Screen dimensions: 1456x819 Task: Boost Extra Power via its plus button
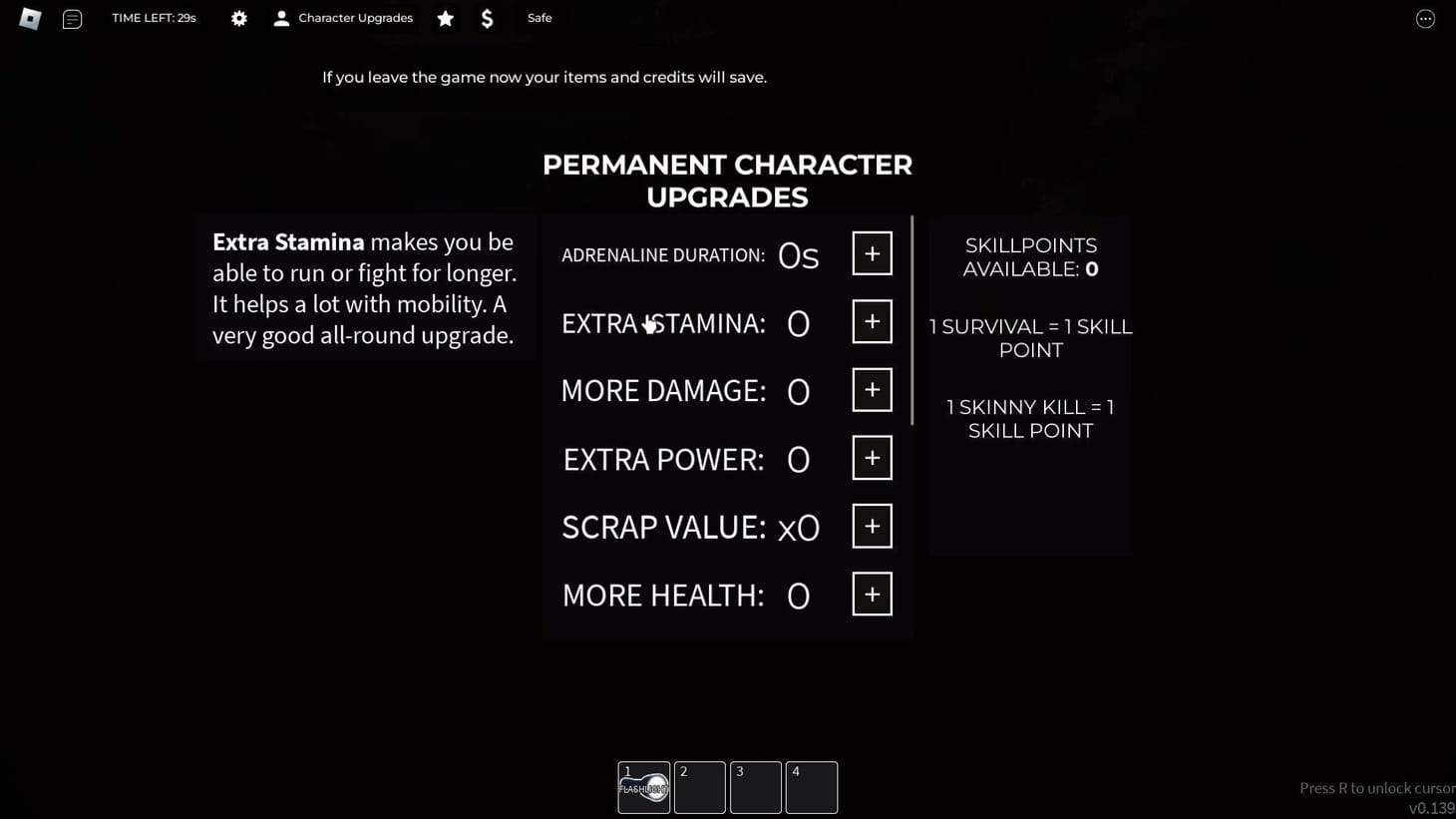coord(871,457)
